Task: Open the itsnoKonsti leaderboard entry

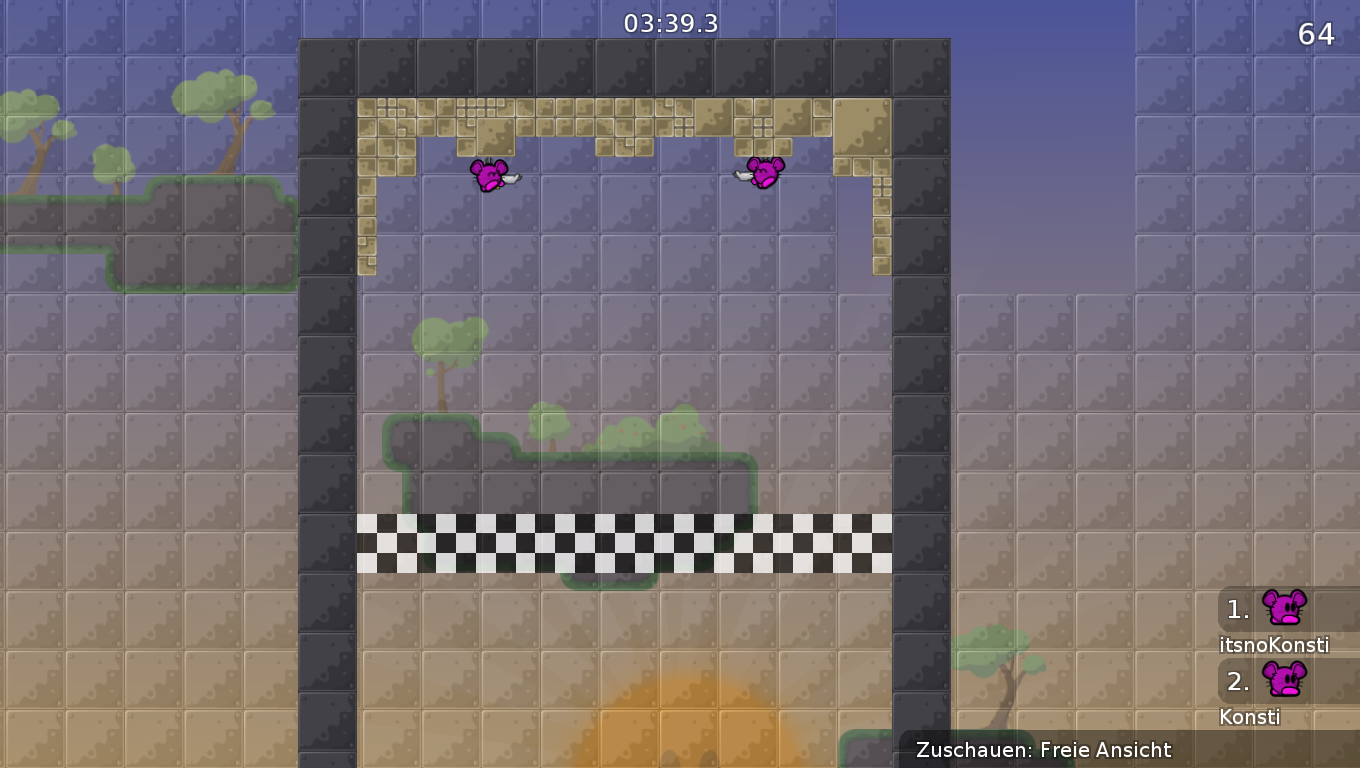Action: tap(1274, 645)
